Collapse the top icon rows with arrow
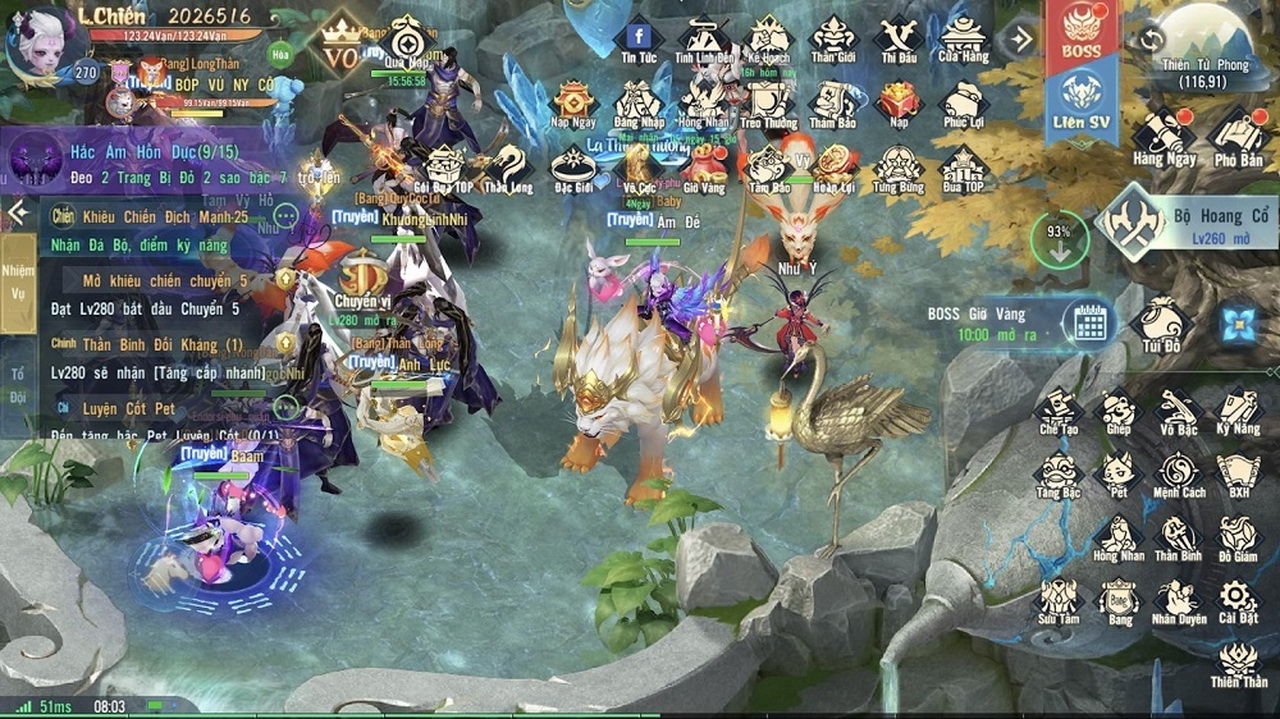Image resolution: width=1280 pixels, height=719 pixels. pyautogui.click(x=1021, y=39)
